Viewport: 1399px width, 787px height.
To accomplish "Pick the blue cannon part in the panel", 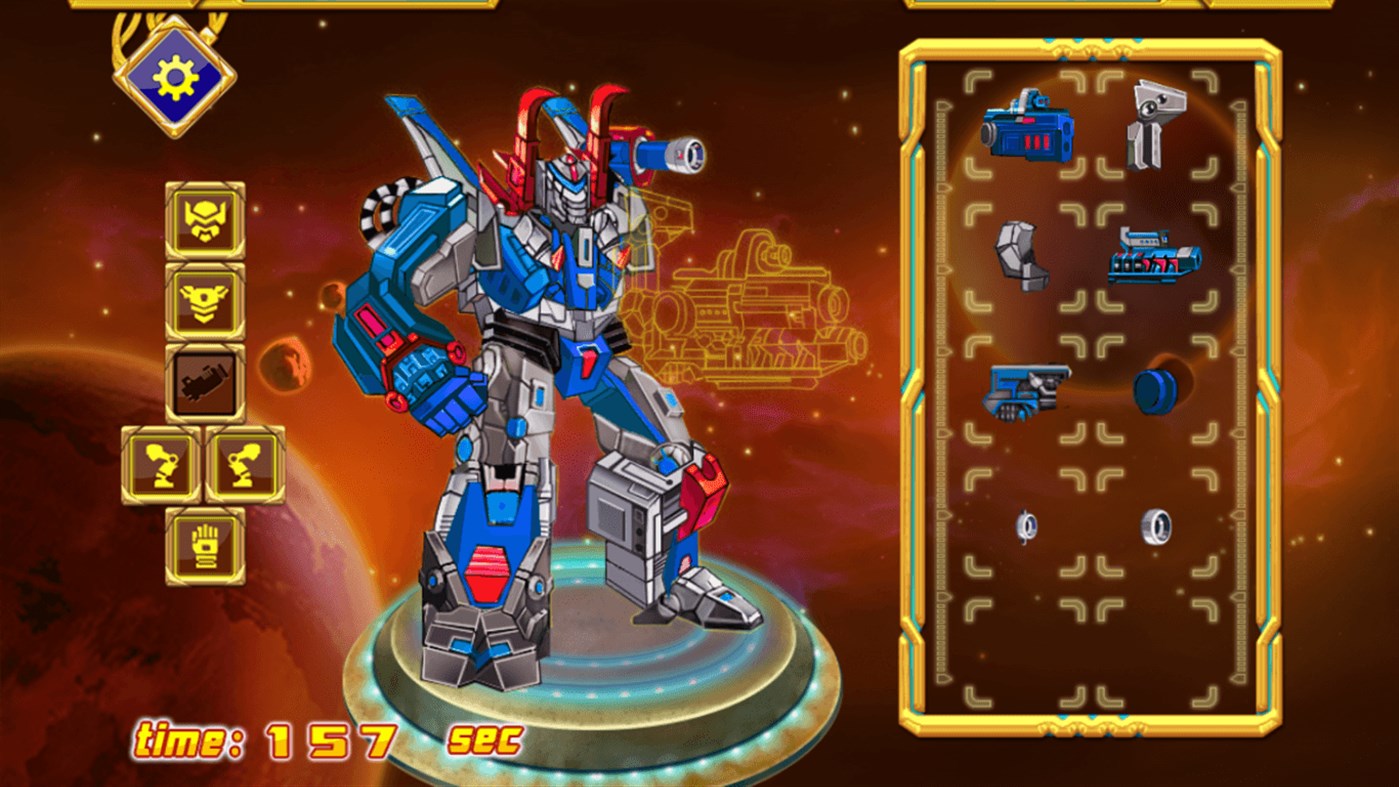I will coord(1026,132).
